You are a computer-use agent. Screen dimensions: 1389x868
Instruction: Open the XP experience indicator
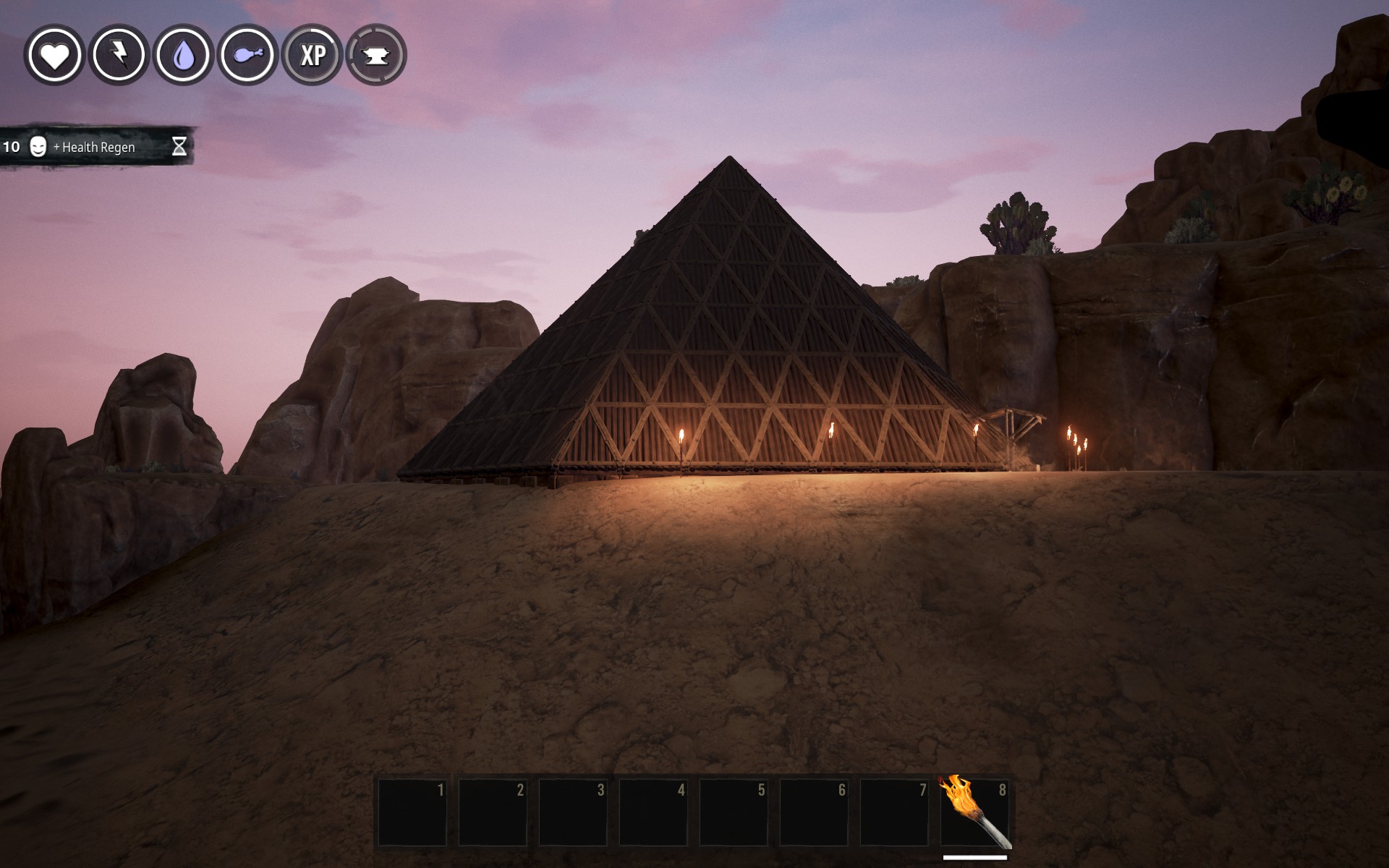tap(313, 55)
